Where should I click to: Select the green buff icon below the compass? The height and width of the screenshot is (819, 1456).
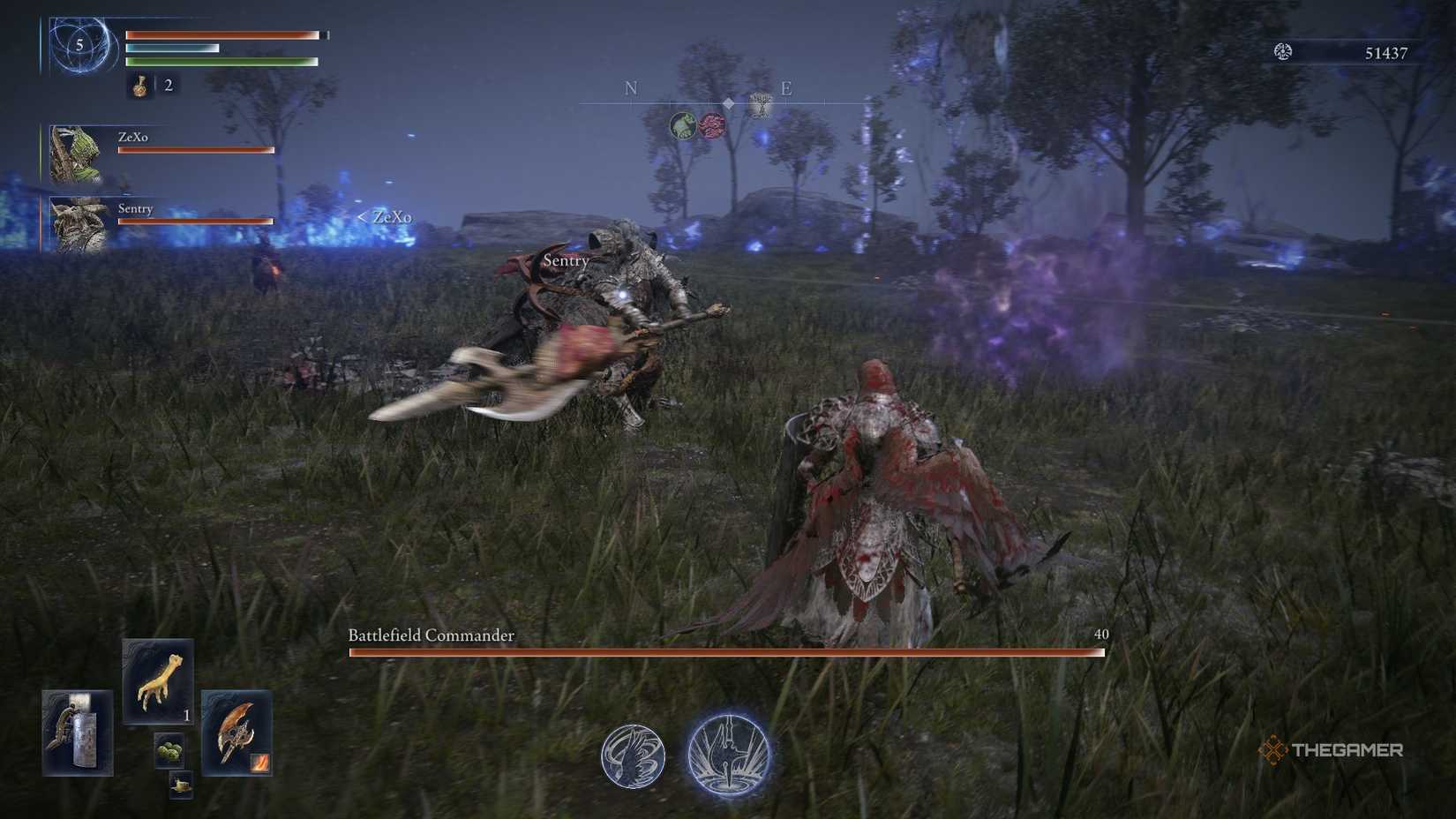coord(684,126)
